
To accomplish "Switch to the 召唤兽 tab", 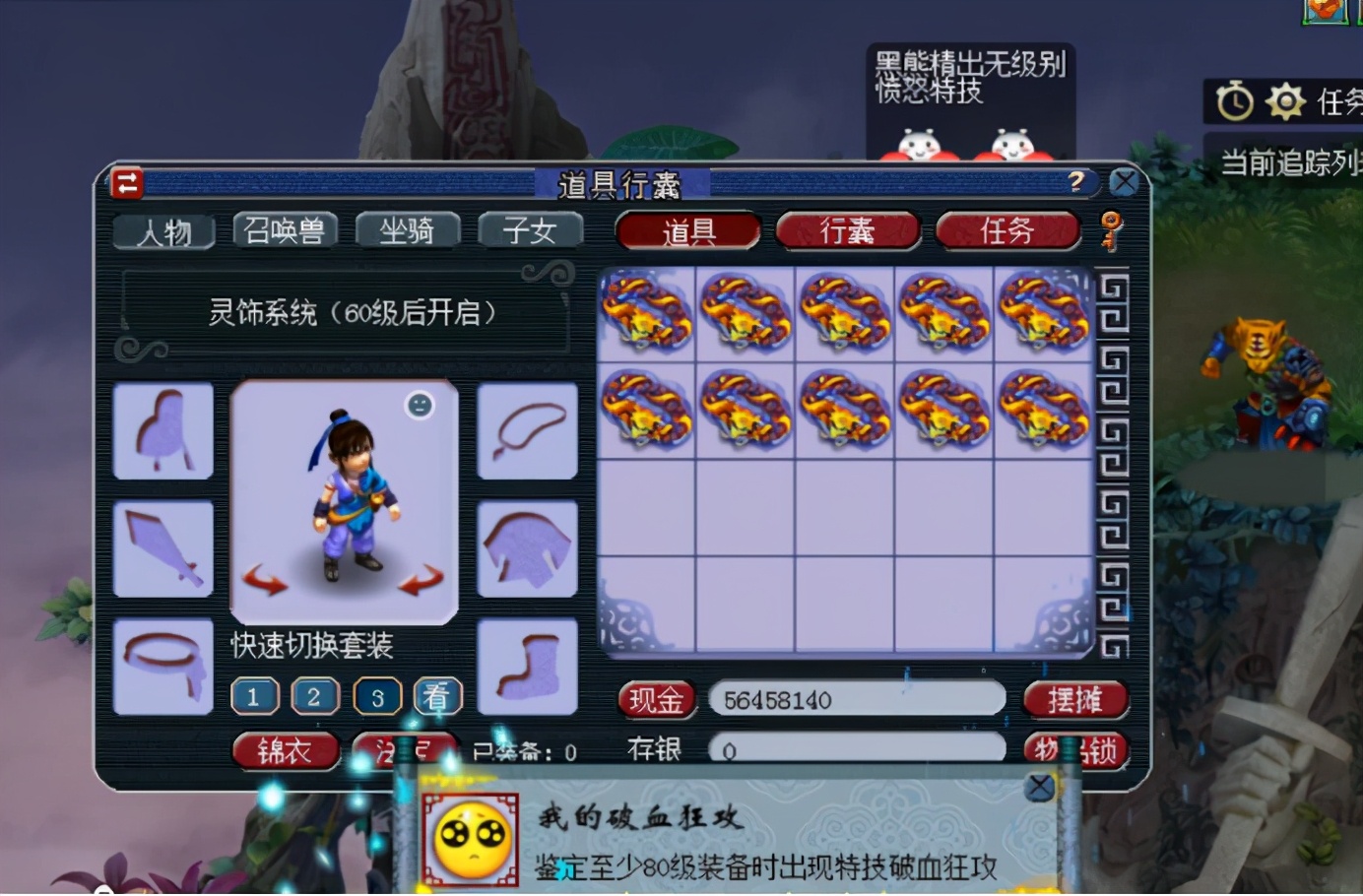I will 286,229.
